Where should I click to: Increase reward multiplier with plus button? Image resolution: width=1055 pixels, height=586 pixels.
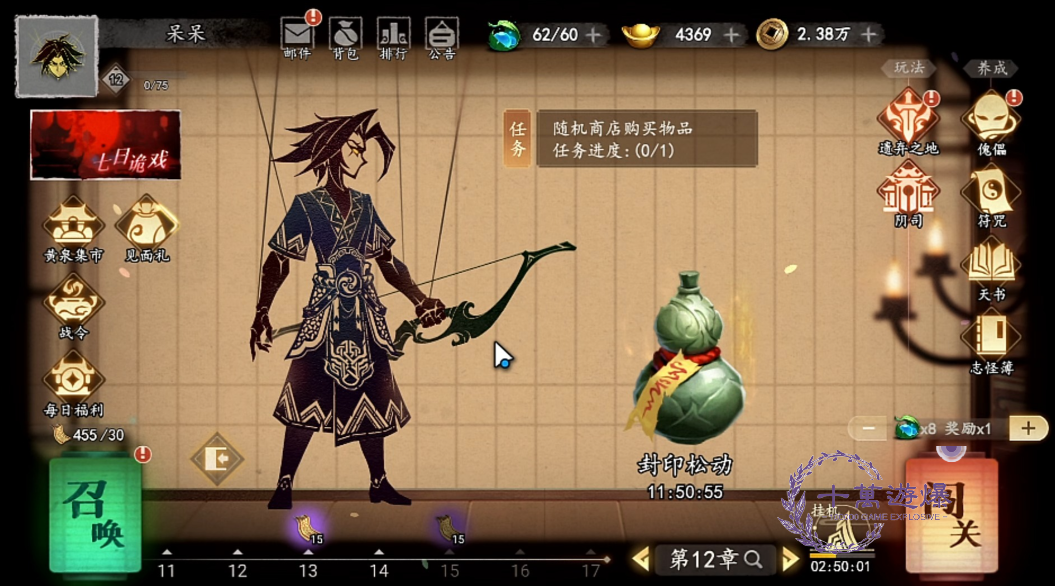tap(1028, 428)
